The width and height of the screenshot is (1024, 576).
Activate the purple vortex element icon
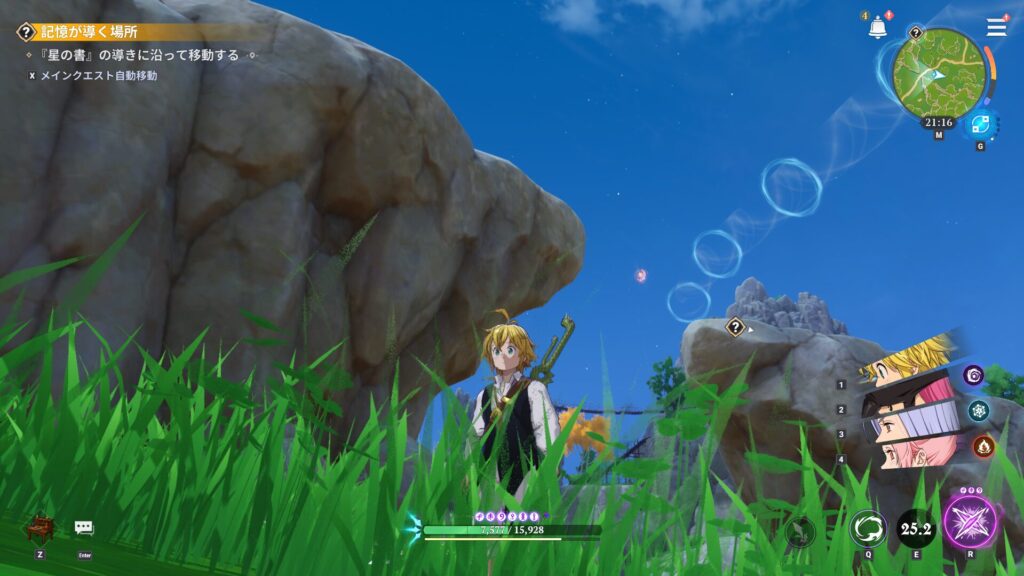[973, 375]
